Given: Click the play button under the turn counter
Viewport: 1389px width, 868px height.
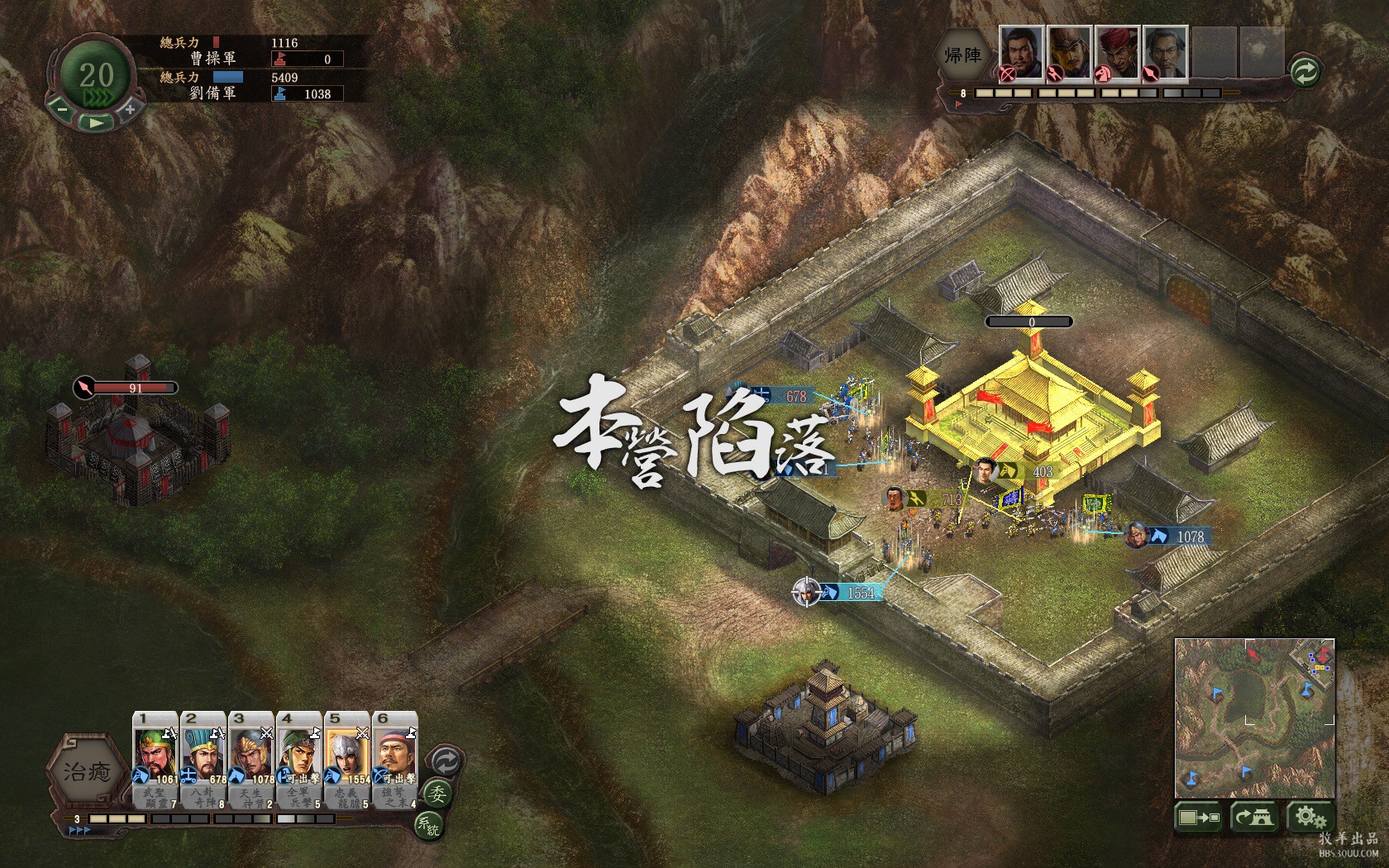Looking at the screenshot, I should [x=96, y=122].
